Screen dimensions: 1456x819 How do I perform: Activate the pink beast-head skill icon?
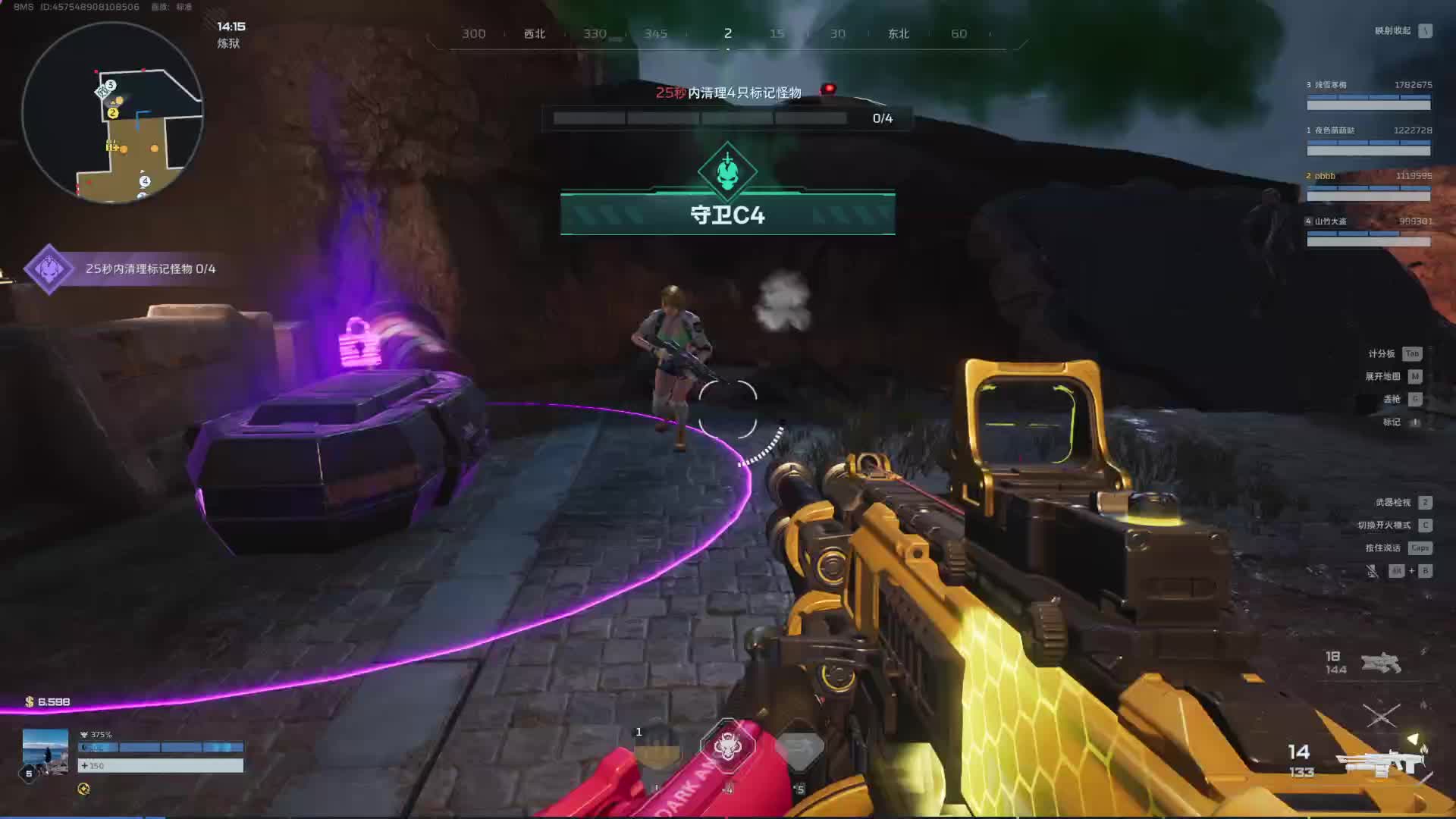coord(727,748)
